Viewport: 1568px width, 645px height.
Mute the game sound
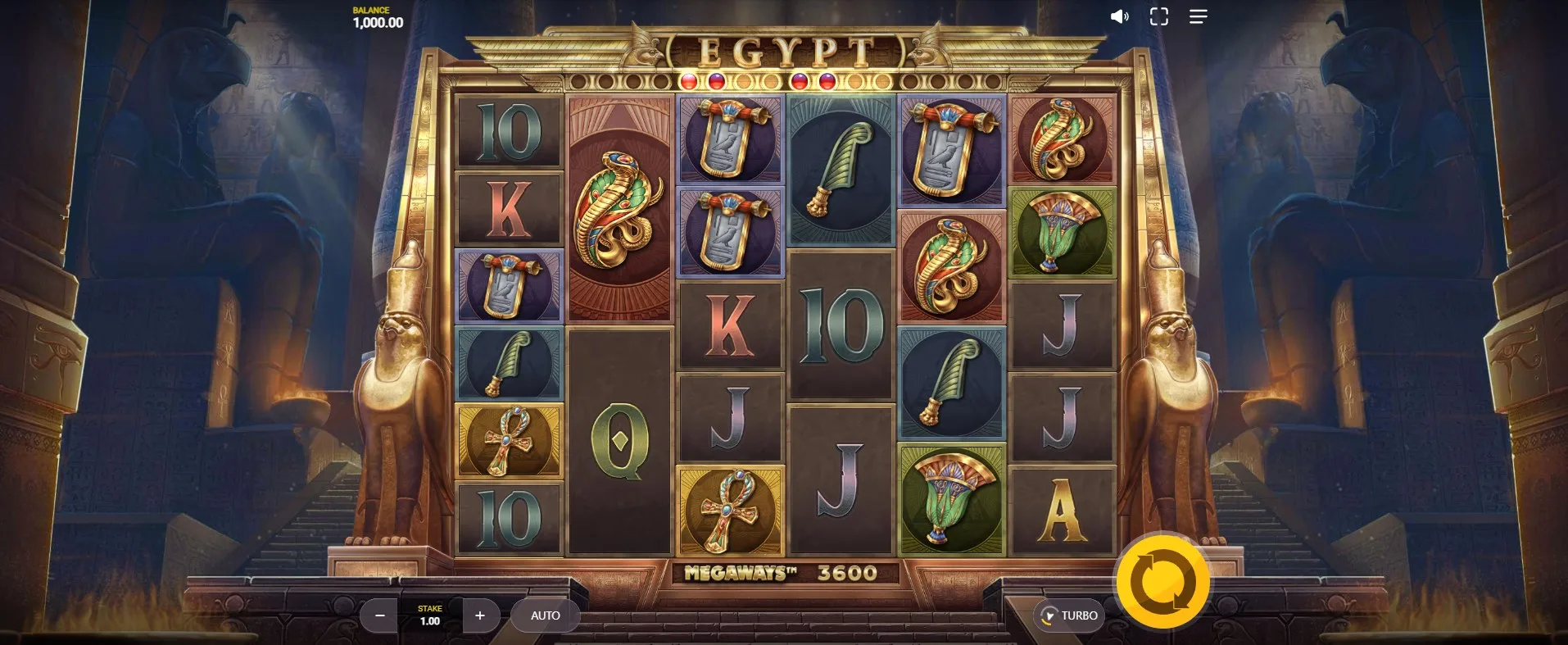[1119, 16]
